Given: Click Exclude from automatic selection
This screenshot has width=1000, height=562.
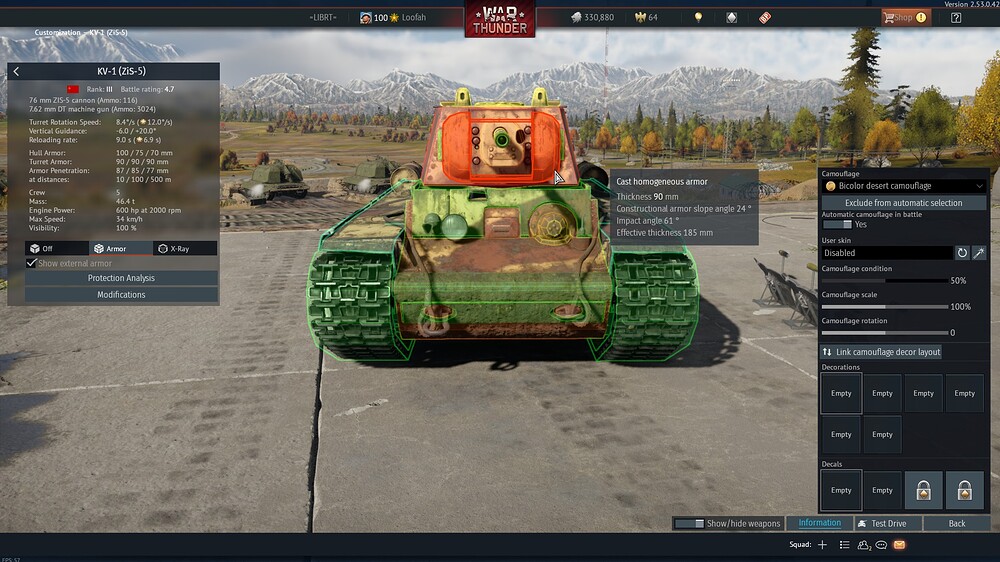Looking at the screenshot, I should (x=903, y=203).
